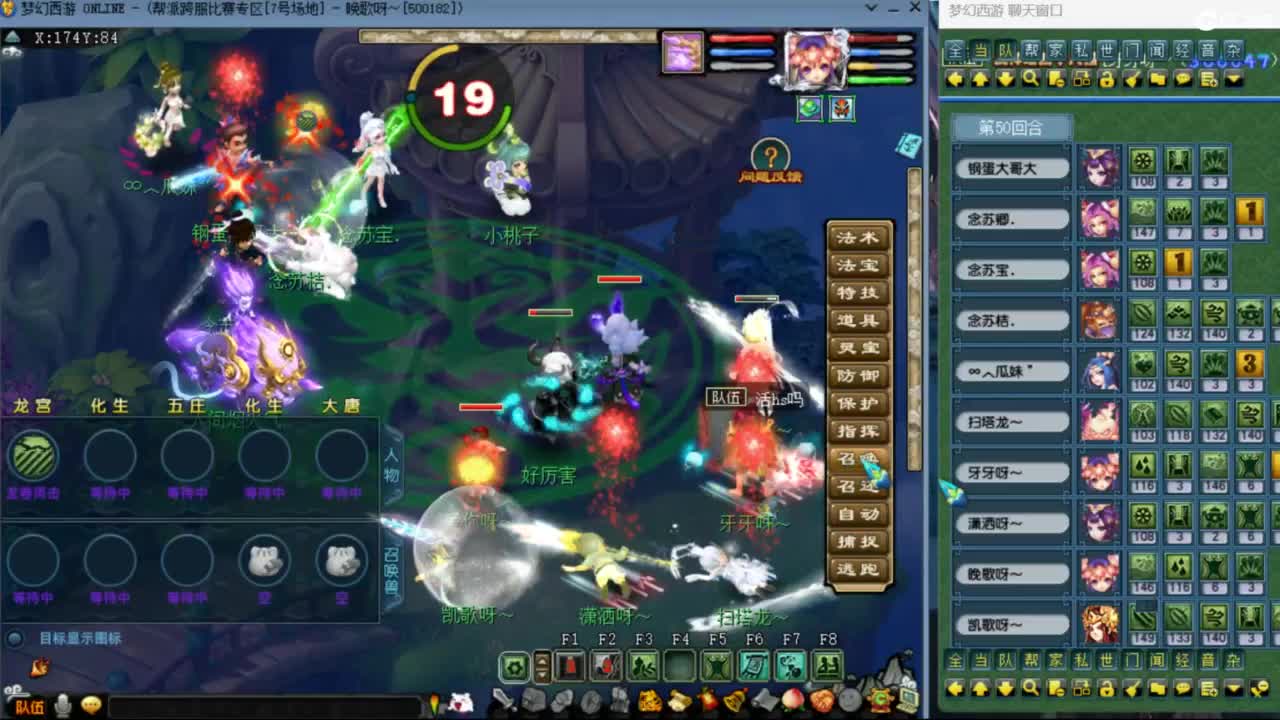Click the peach item icon in bottom bar
The image size is (1280, 720).
click(793, 700)
